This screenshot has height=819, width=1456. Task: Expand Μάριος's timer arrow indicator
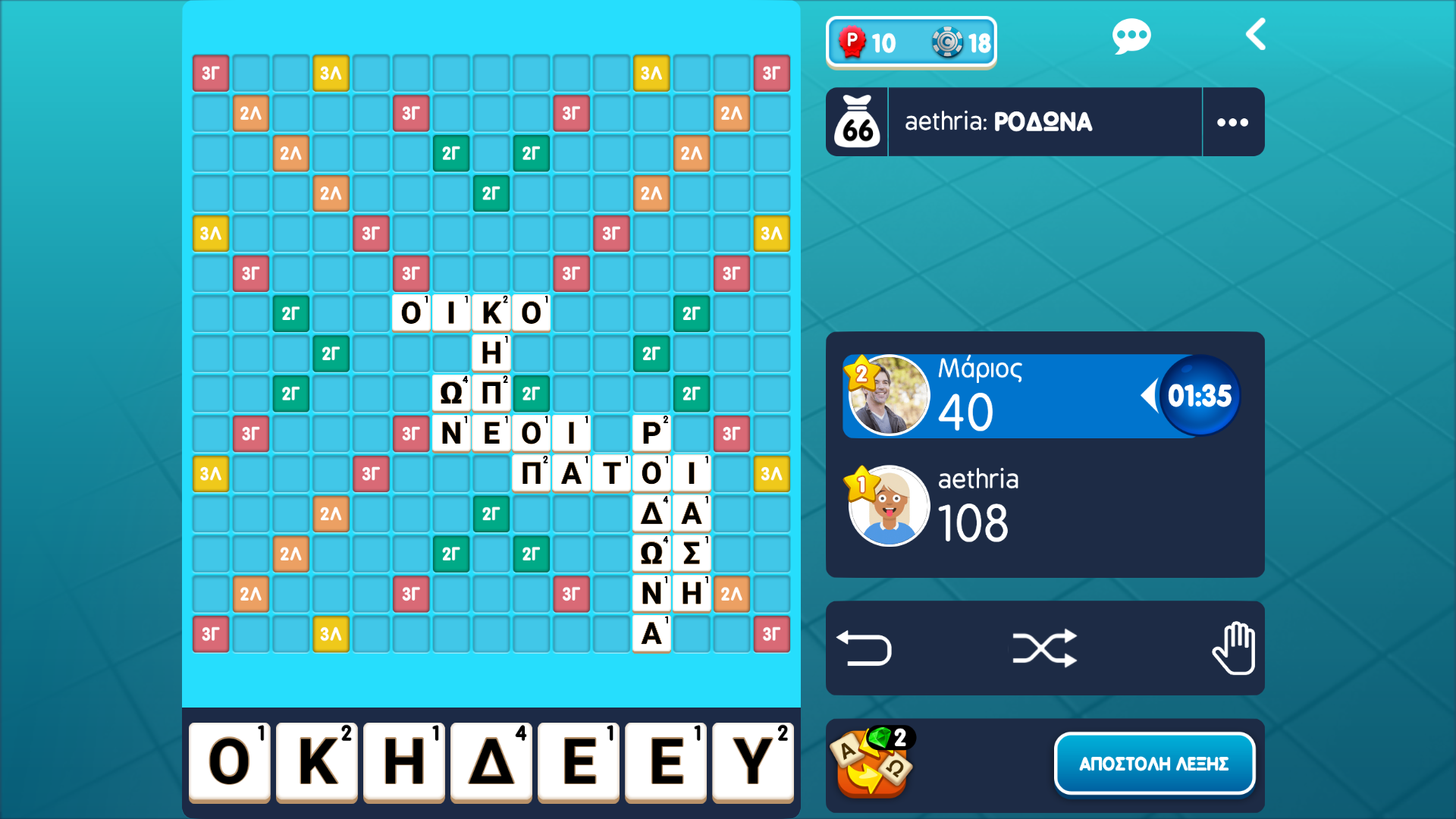point(1150,394)
